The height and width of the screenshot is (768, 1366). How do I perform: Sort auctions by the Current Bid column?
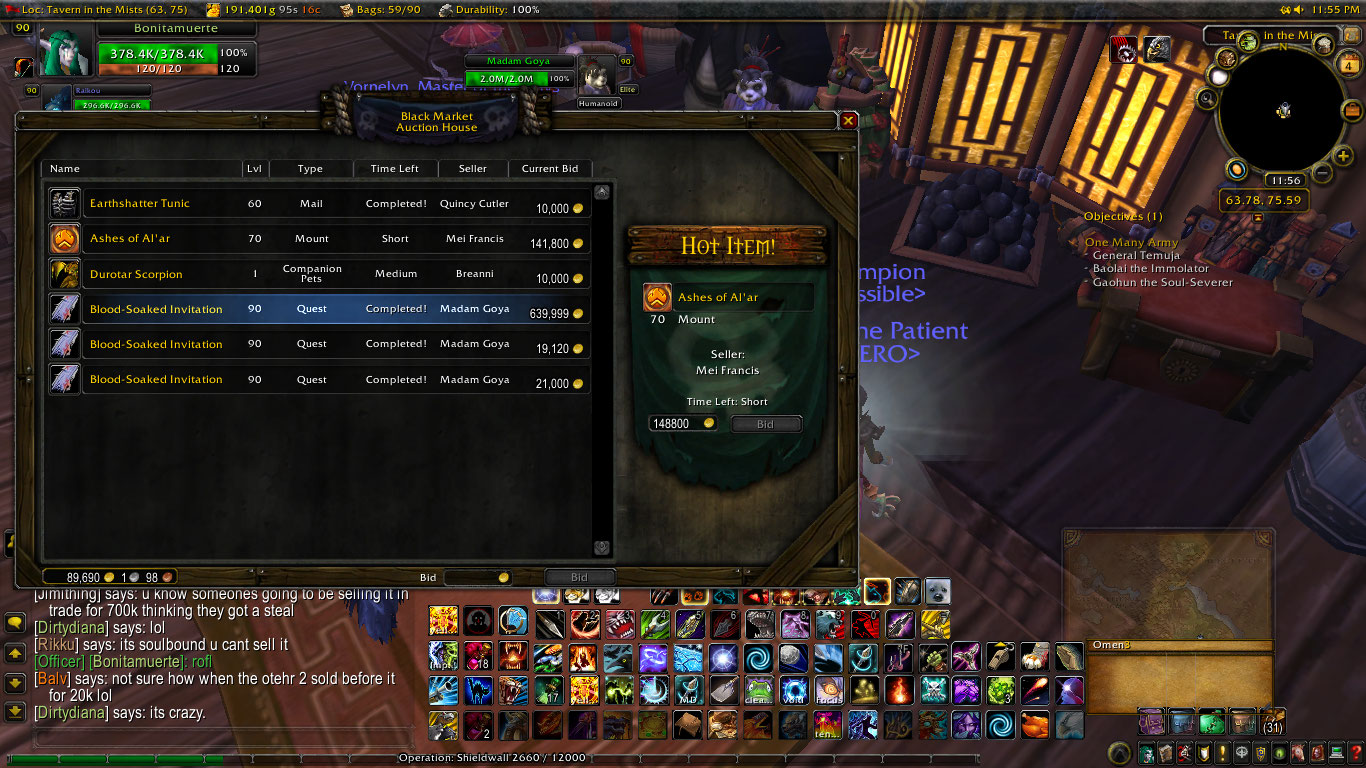550,168
